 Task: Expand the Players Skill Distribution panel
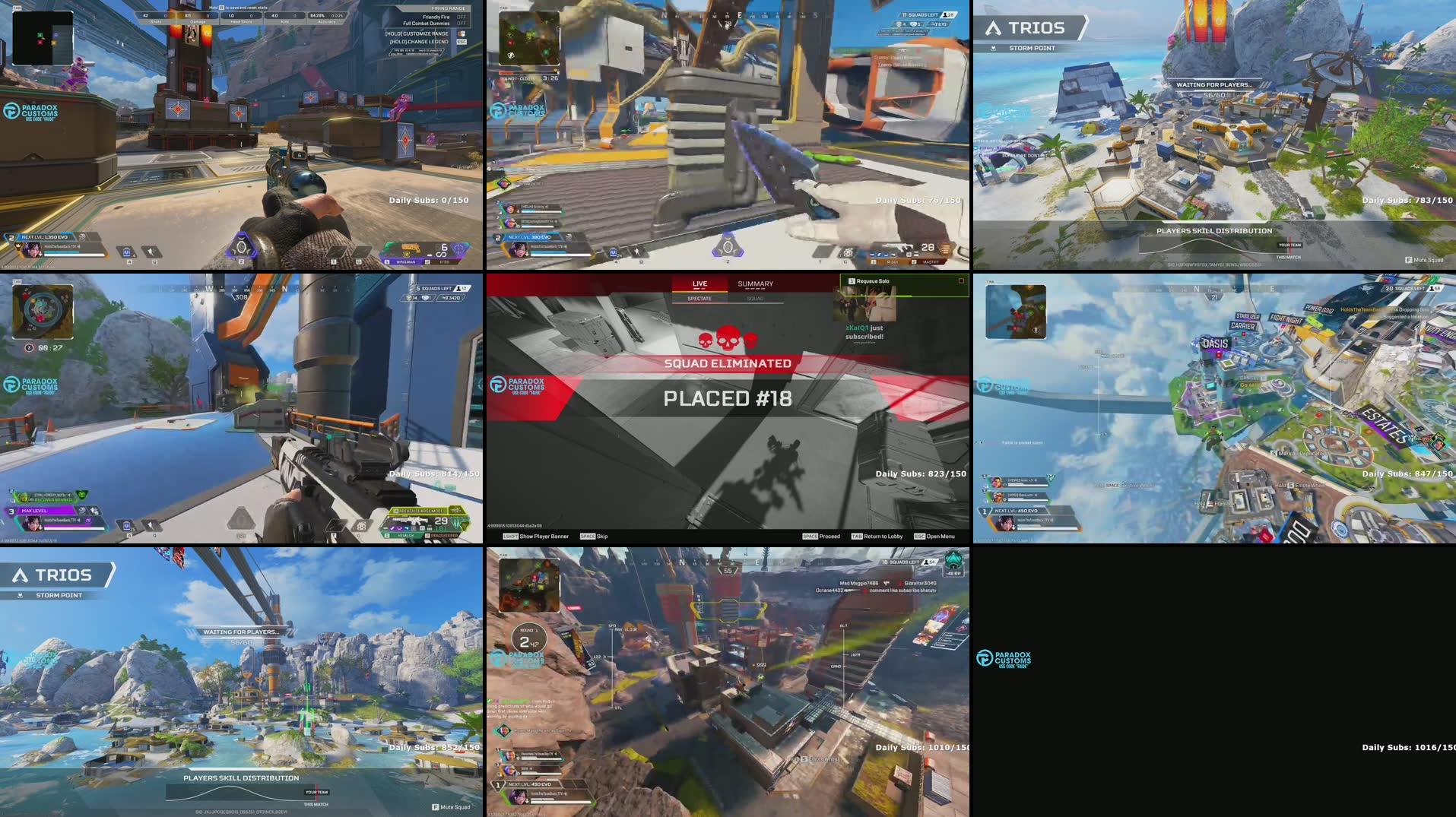click(x=1212, y=230)
